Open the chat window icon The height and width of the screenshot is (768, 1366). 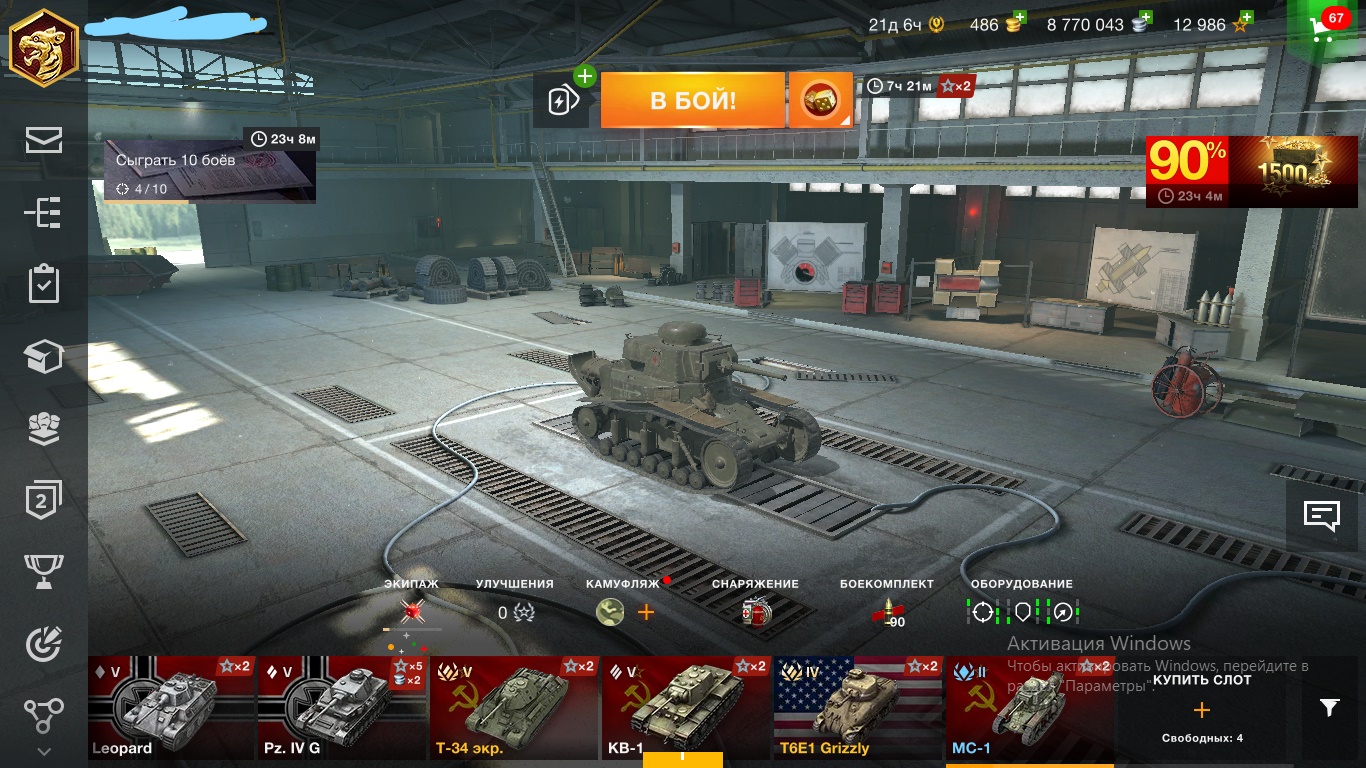1321,516
